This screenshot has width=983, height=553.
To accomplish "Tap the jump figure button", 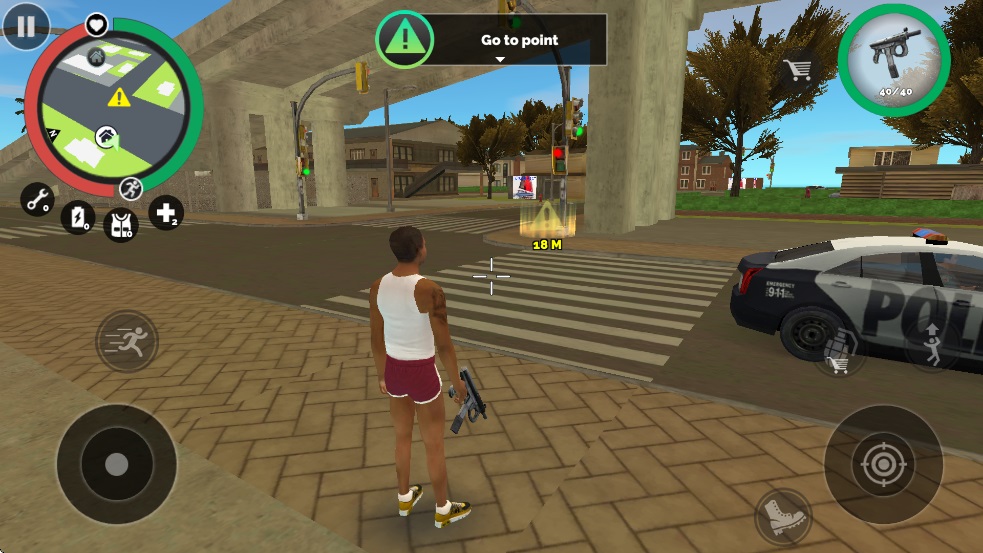I will click(x=932, y=343).
